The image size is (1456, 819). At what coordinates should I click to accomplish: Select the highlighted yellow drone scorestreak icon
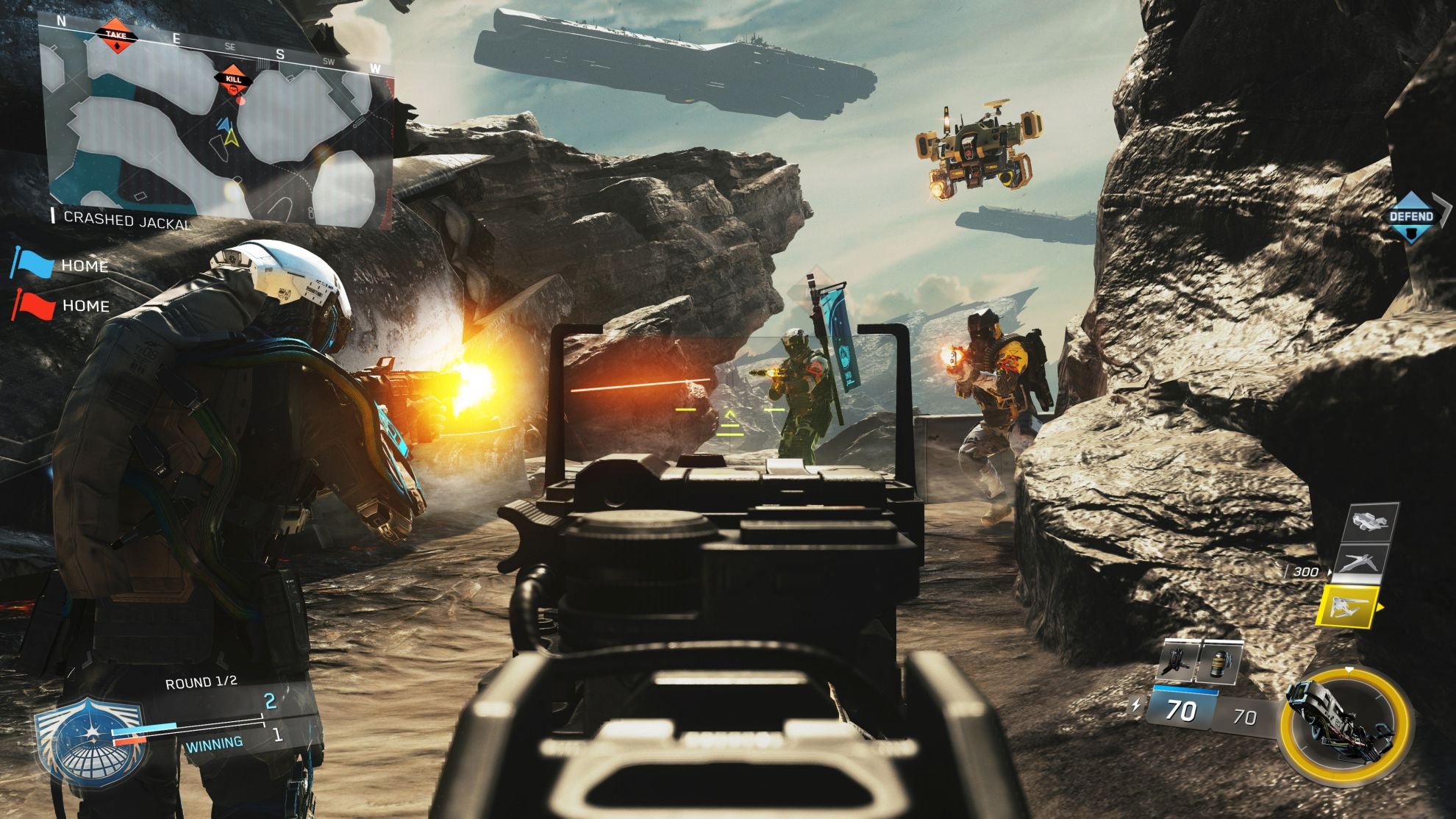pos(1348,607)
